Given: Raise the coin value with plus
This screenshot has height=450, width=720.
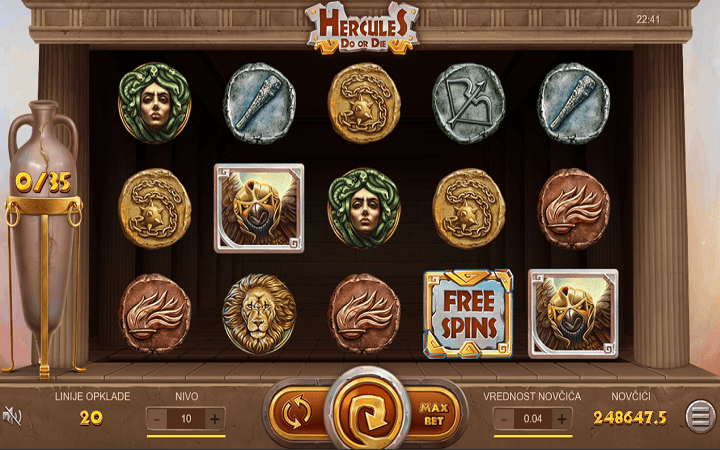Looking at the screenshot, I should [562, 419].
